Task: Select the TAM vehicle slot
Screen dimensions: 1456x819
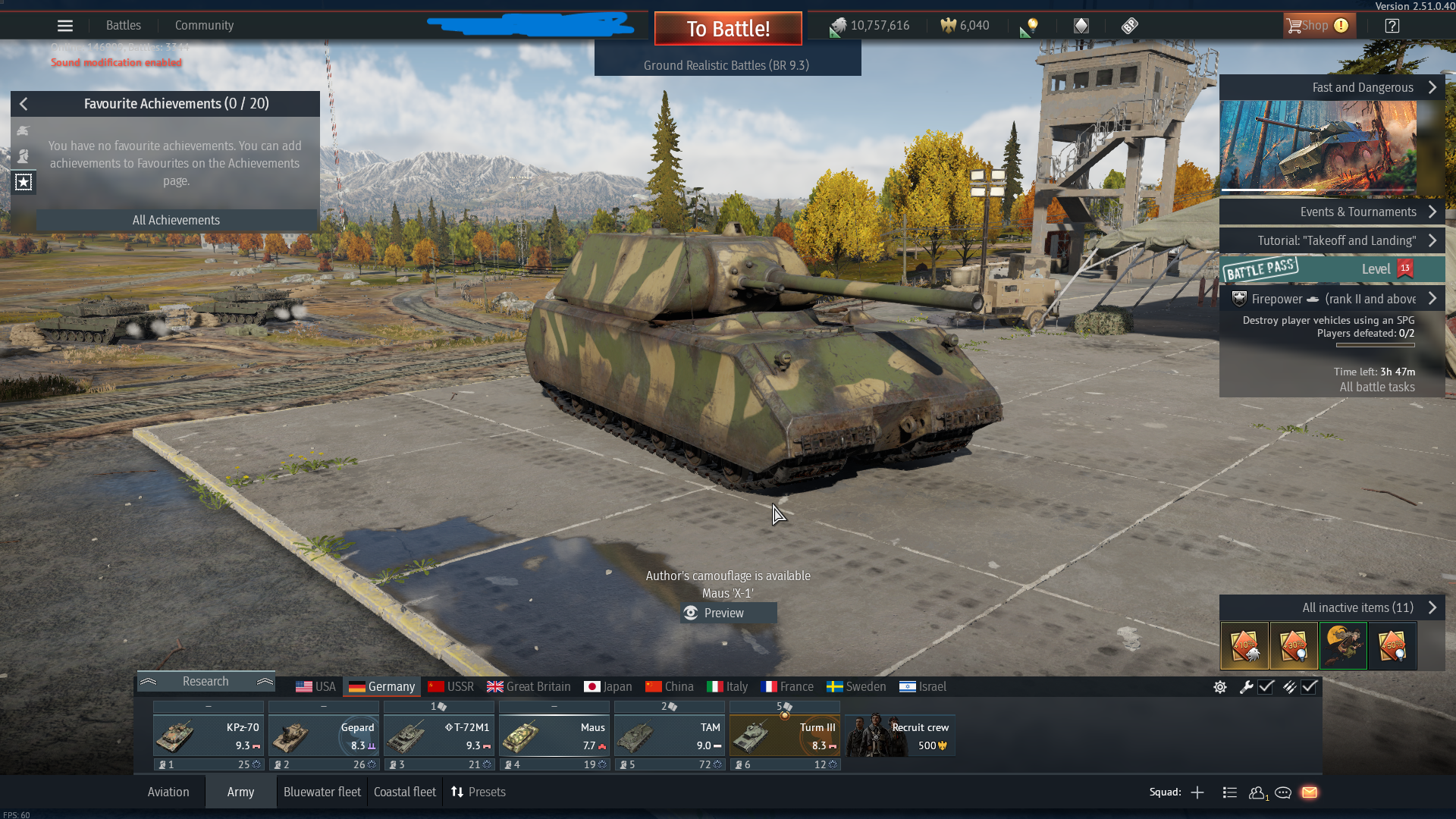Action: [x=669, y=736]
